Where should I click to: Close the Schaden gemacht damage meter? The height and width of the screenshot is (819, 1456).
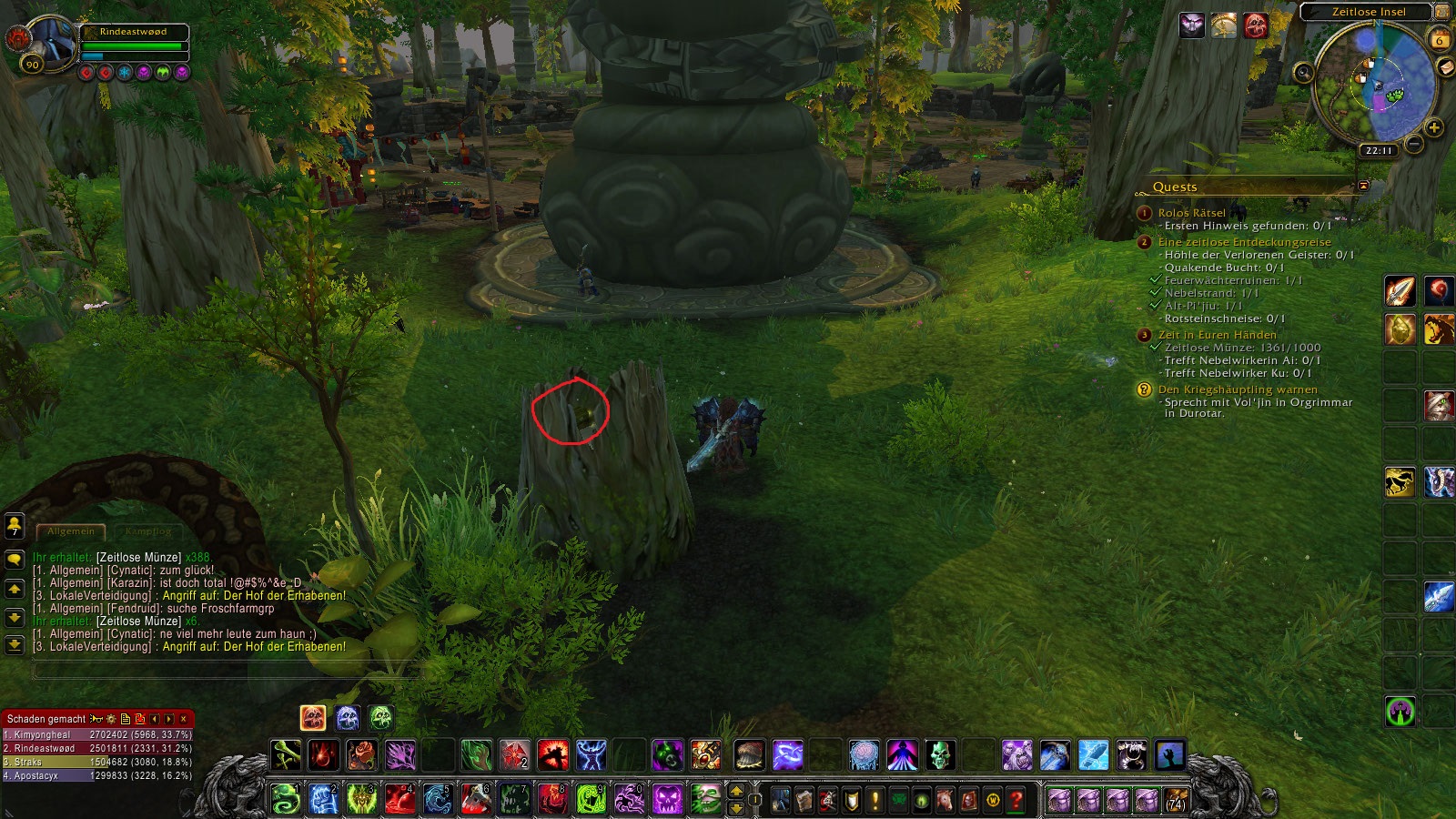184,719
